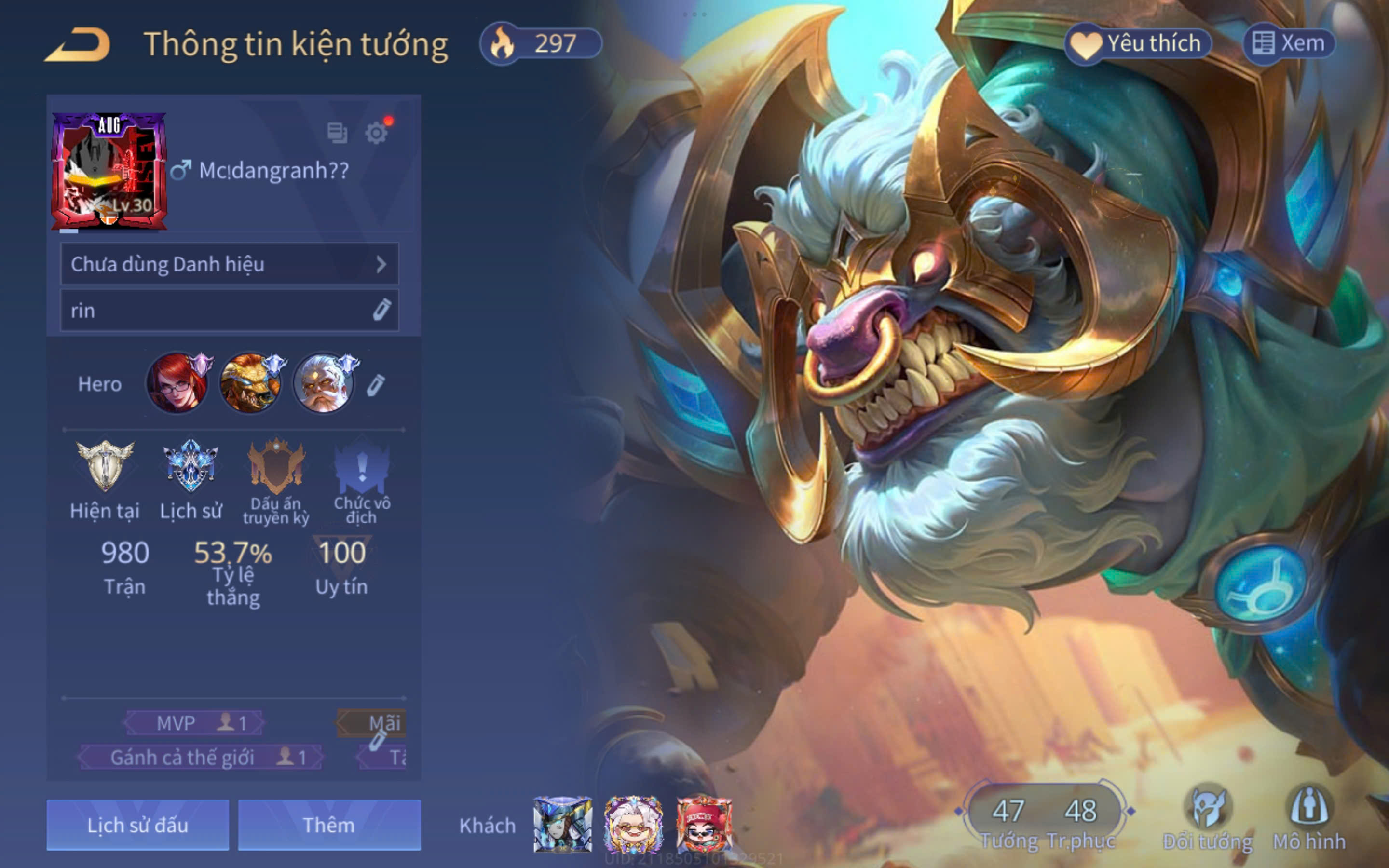
Task: Select the Gánh cả thế giới tag
Action: 200,757
